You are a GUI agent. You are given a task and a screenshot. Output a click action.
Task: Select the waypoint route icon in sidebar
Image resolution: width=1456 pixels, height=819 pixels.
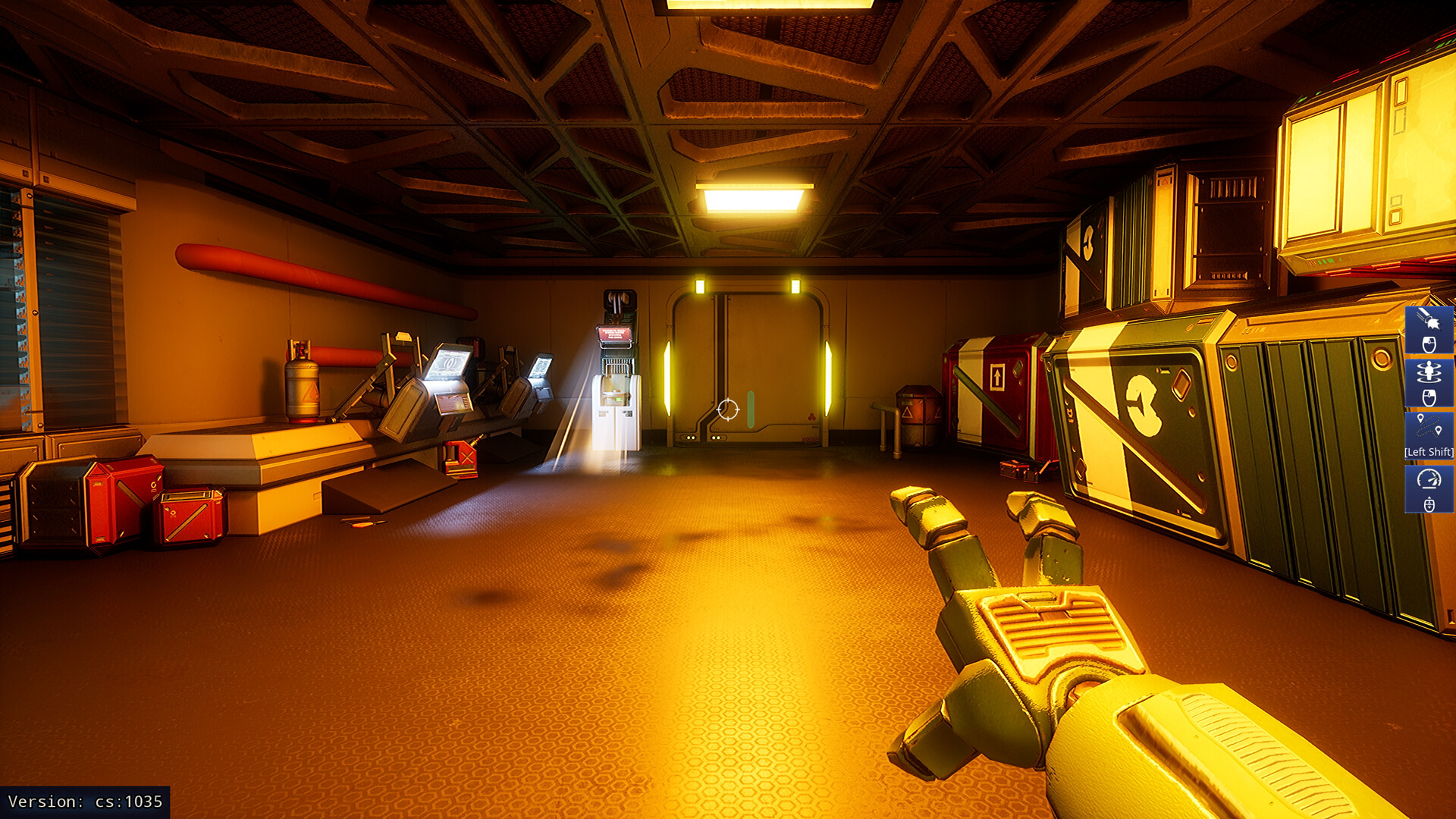(1429, 425)
